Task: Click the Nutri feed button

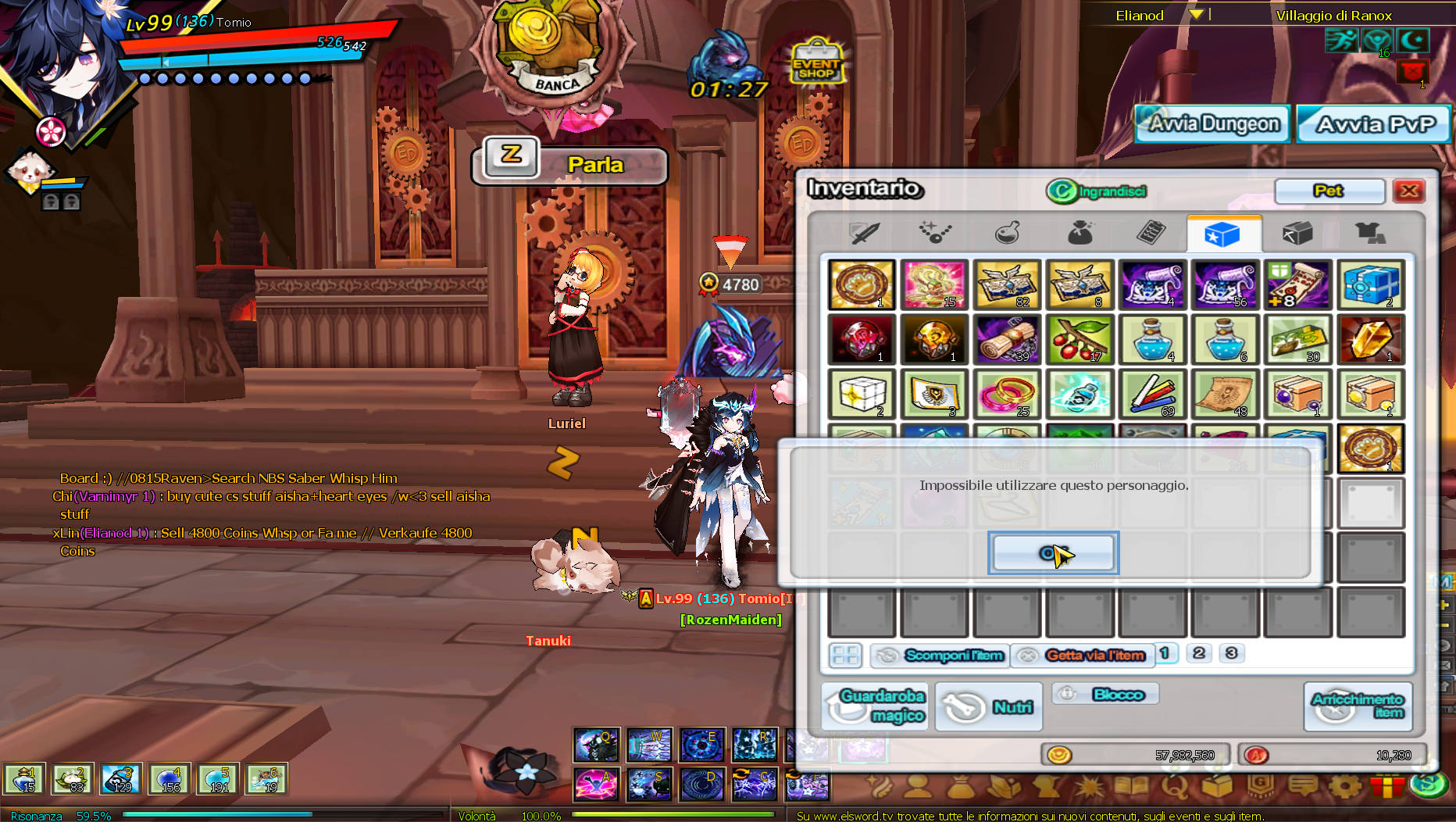Action: pyautogui.click(x=989, y=706)
